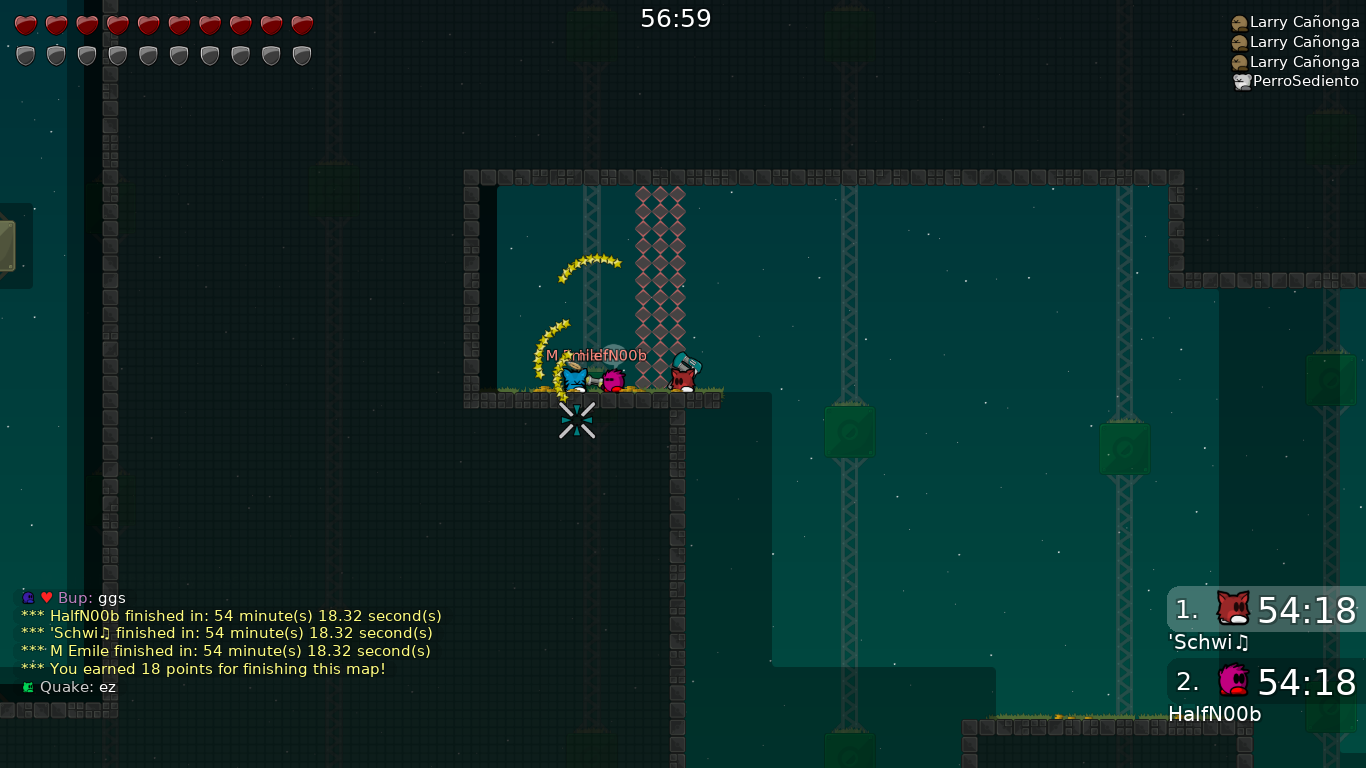This screenshot has width=1366, height=768.
Task: Click the hammer held by the red tee
Action: (x=686, y=360)
